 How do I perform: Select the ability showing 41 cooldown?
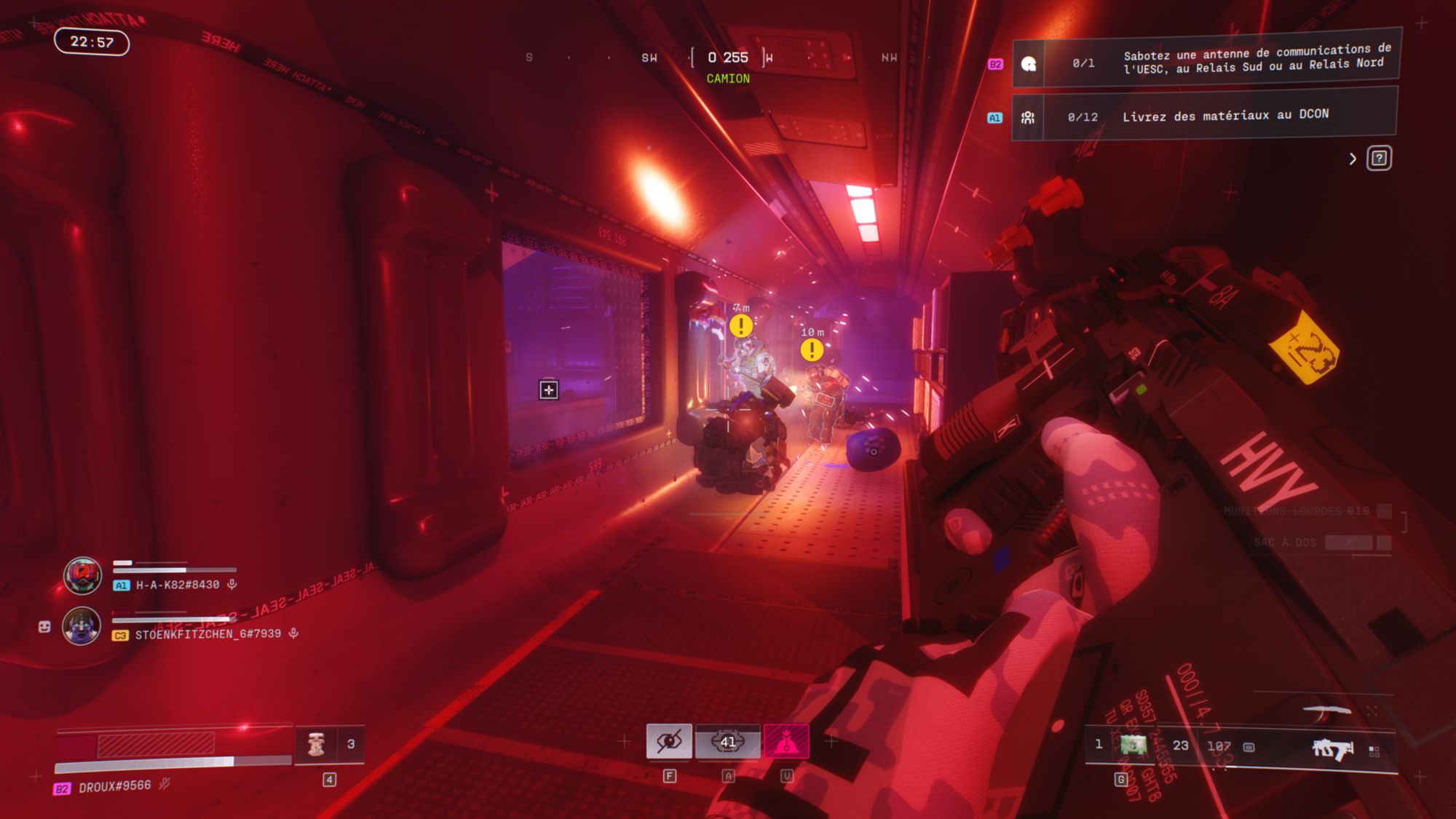tap(727, 742)
